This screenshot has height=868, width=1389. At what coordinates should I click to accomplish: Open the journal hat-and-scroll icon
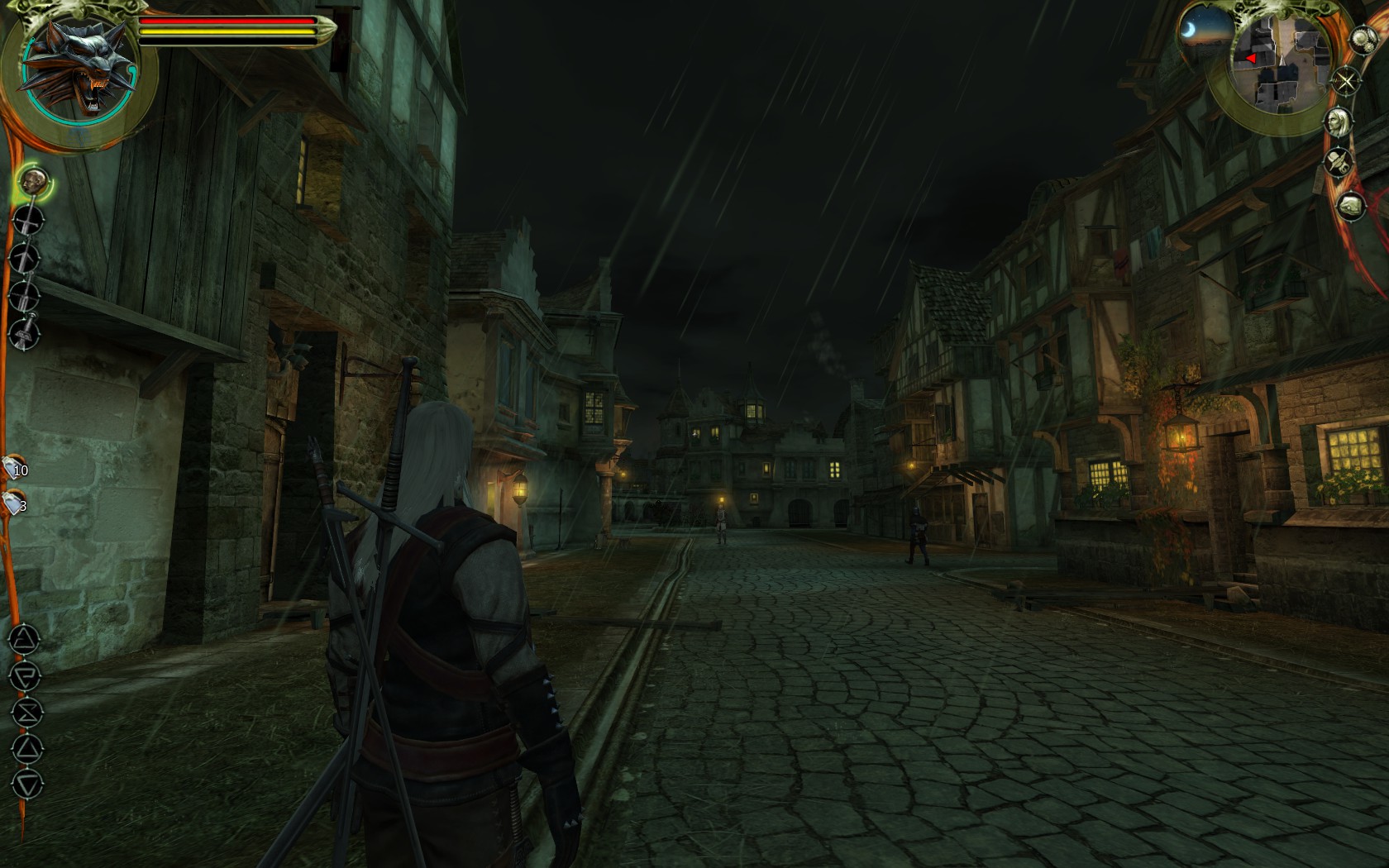coord(1337,163)
